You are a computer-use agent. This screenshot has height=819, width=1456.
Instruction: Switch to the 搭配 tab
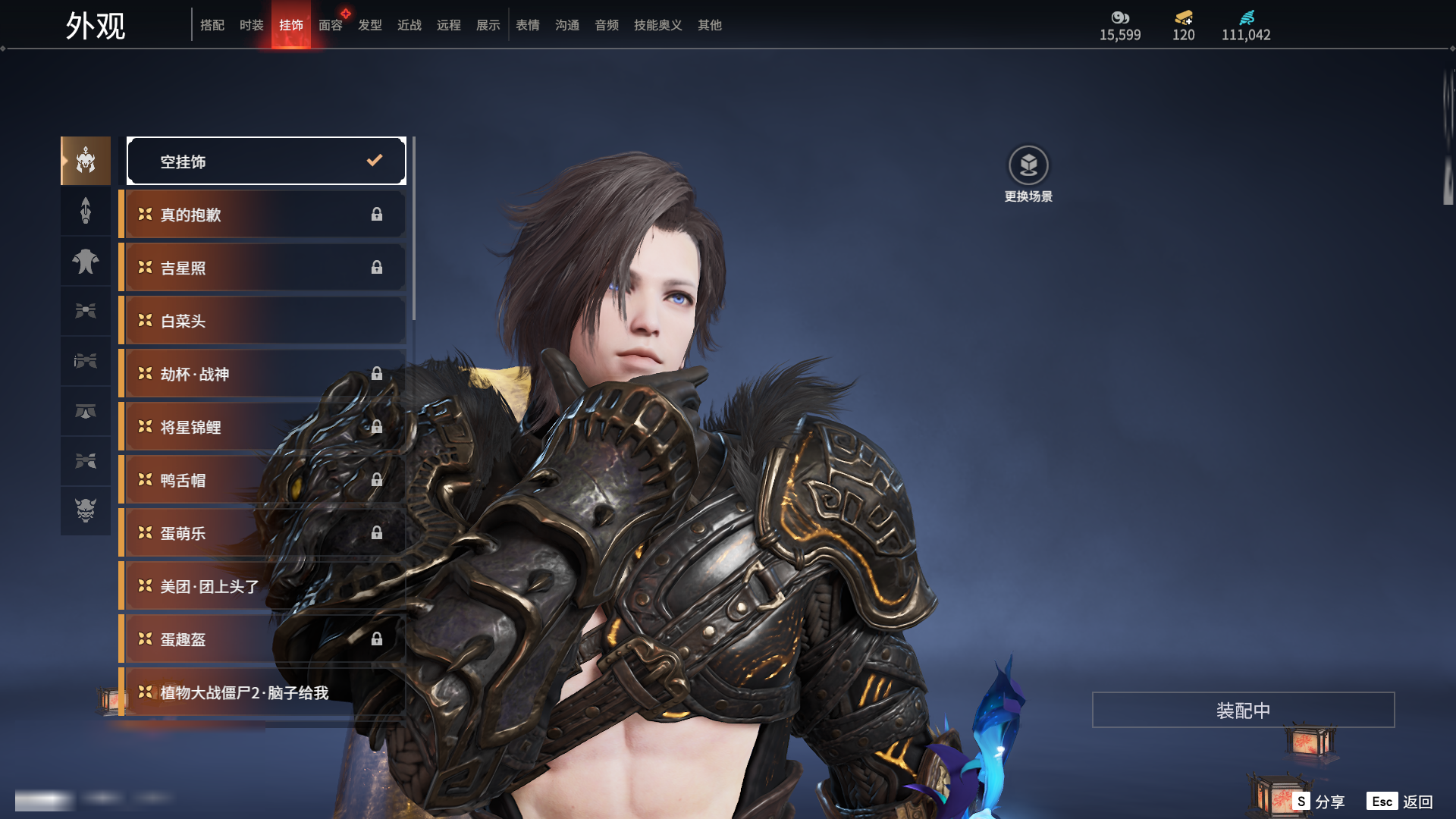point(212,25)
